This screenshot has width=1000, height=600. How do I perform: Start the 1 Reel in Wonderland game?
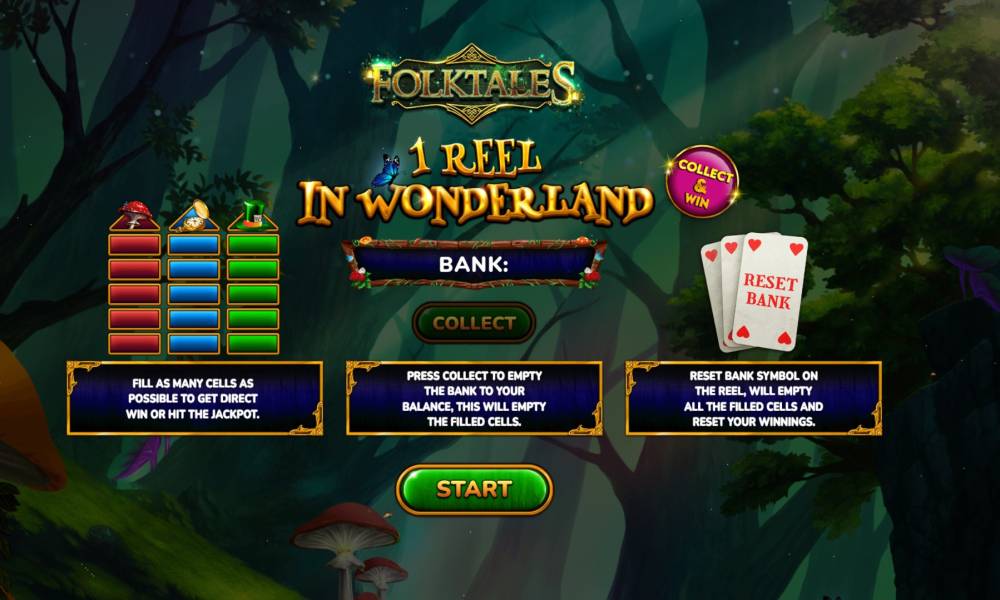click(474, 489)
